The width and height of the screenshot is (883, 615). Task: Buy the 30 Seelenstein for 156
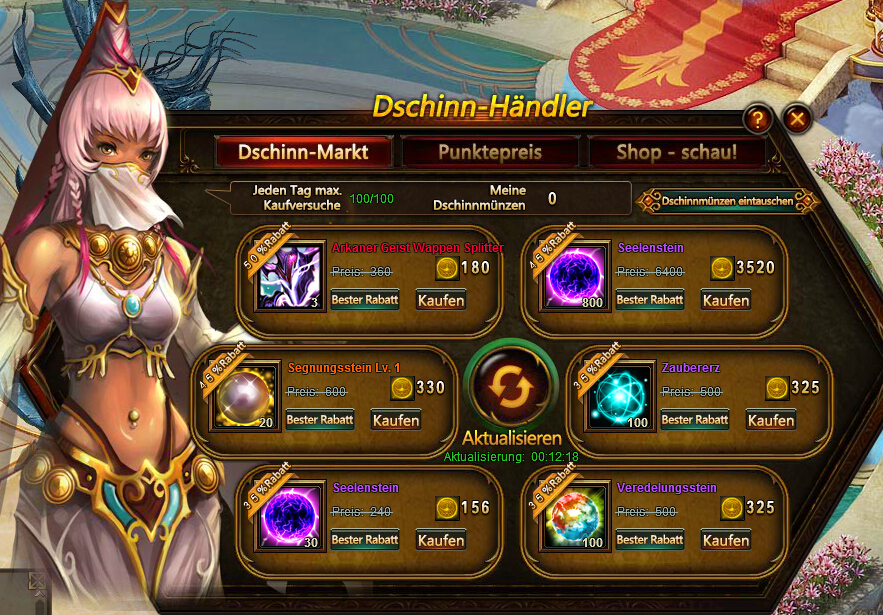coord(441,540)
